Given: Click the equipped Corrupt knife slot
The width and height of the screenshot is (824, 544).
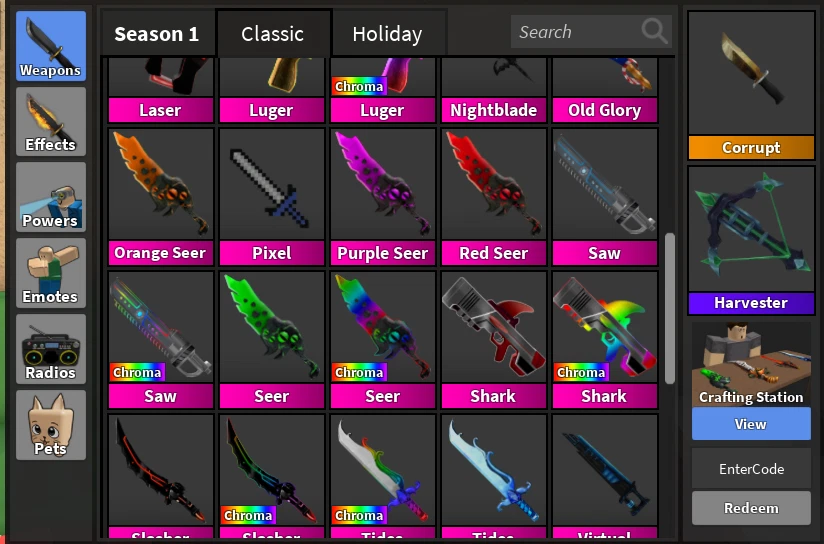Looking at the screenshot, I should click(x=751, y=86).
